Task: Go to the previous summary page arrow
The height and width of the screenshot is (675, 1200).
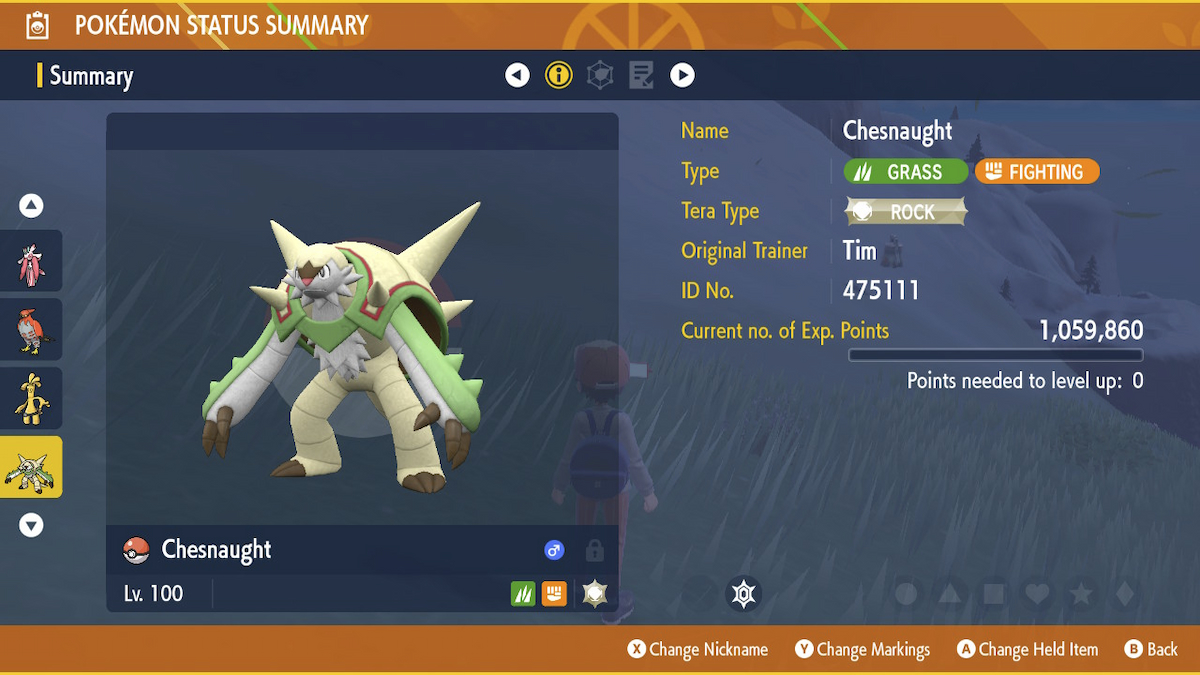Action: [517, 75]
